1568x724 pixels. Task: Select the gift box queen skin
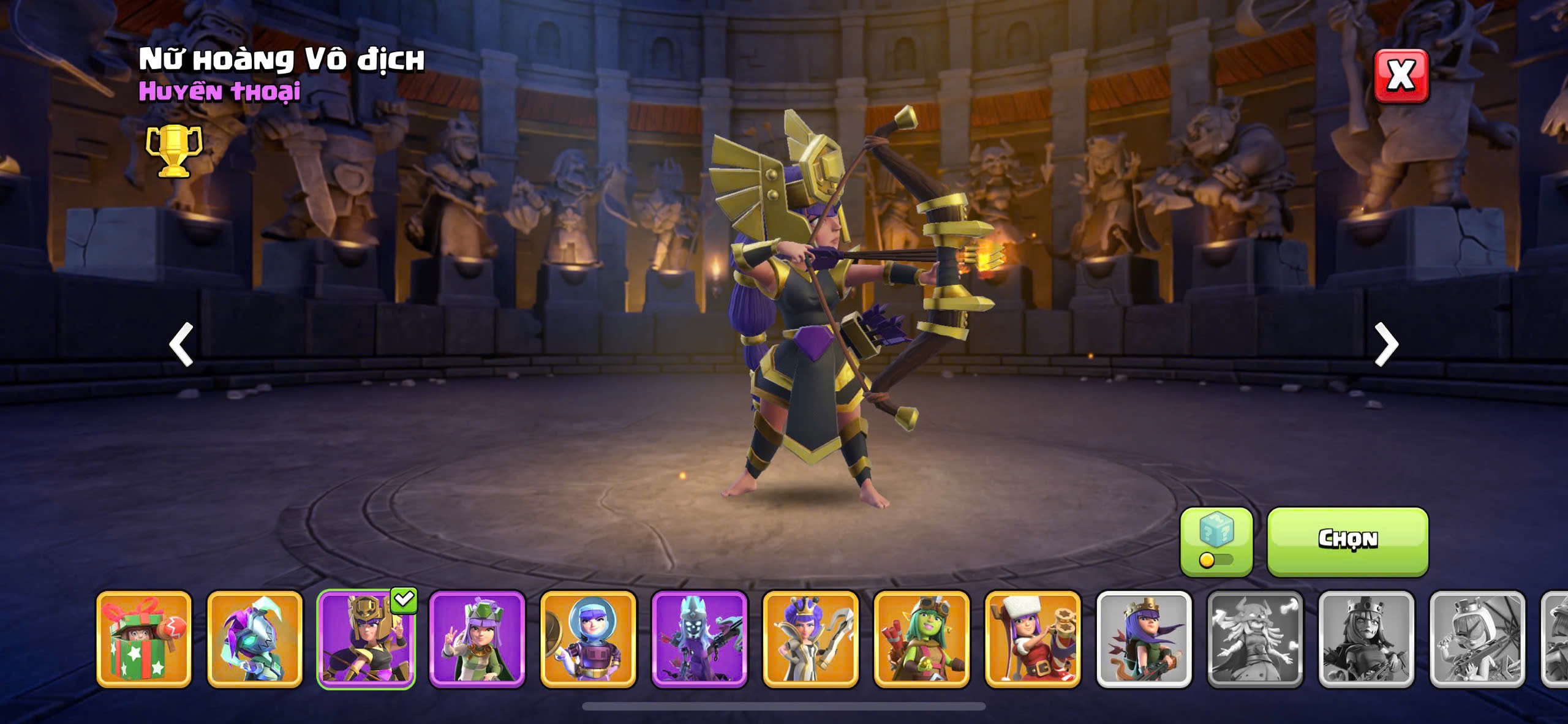144,638
